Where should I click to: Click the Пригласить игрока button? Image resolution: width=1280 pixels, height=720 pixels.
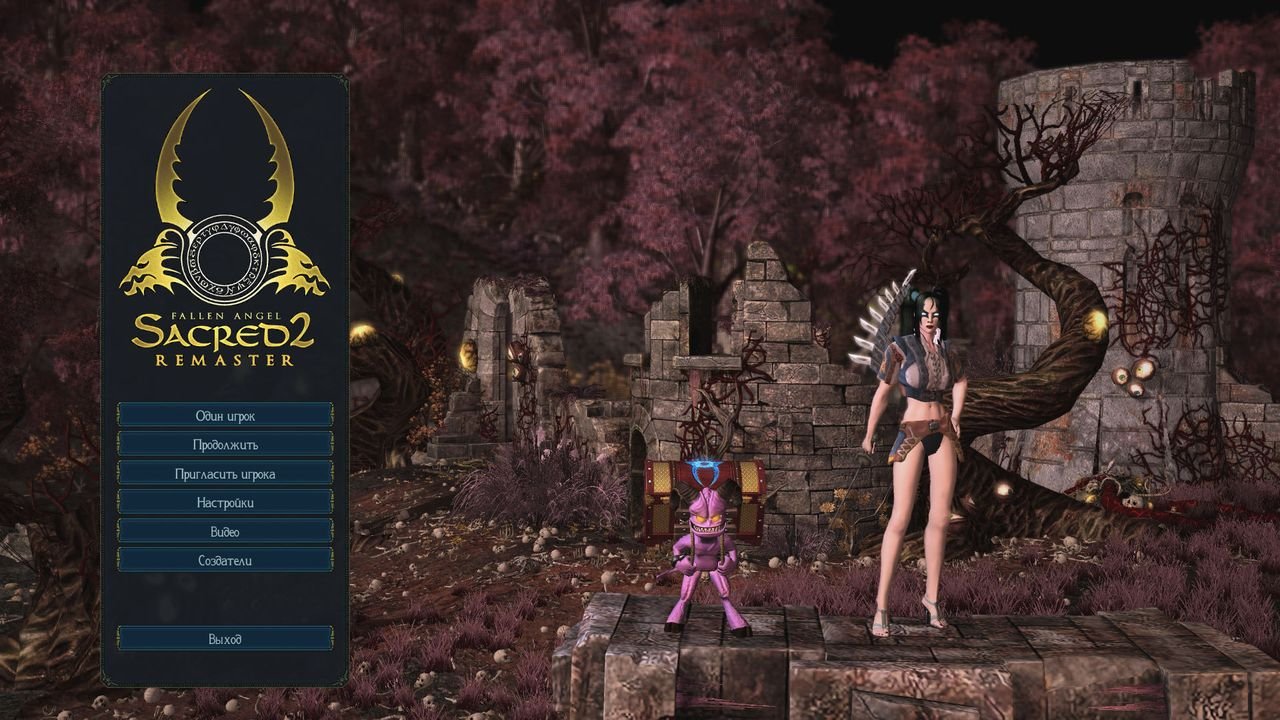(x=225, y=473)
